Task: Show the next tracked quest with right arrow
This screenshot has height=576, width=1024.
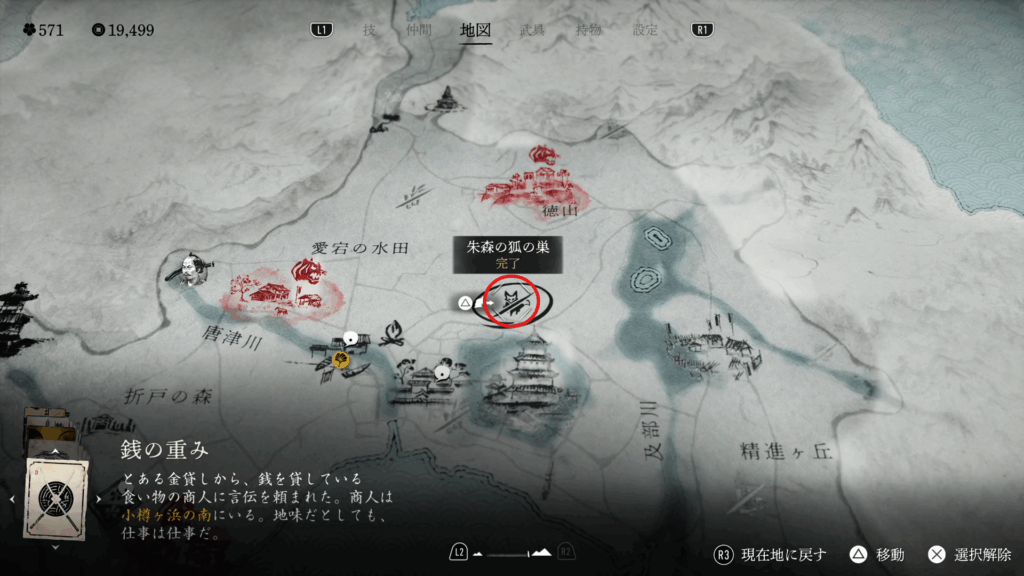Action: click(x=99, y=497)
